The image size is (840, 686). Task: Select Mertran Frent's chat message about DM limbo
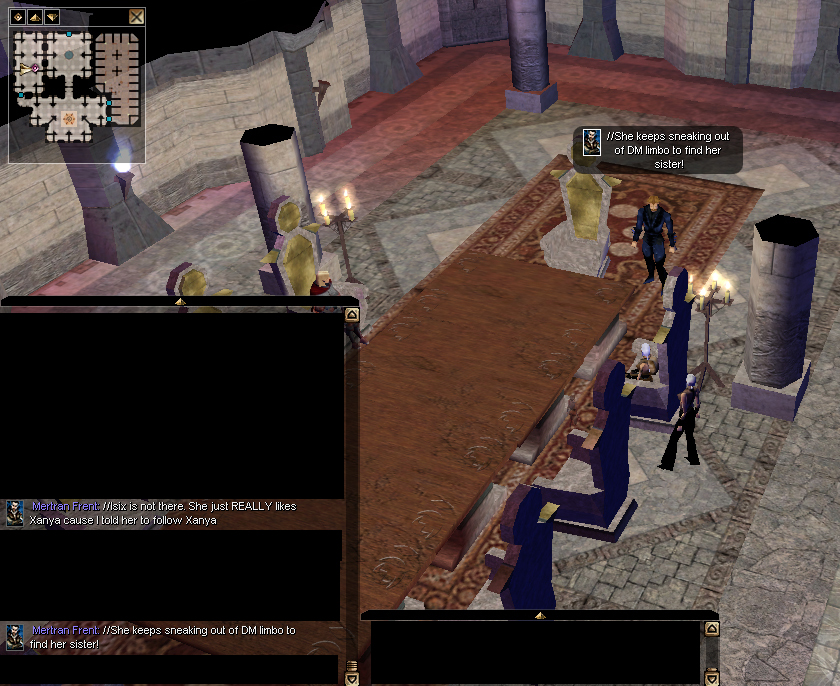[164, 637]
